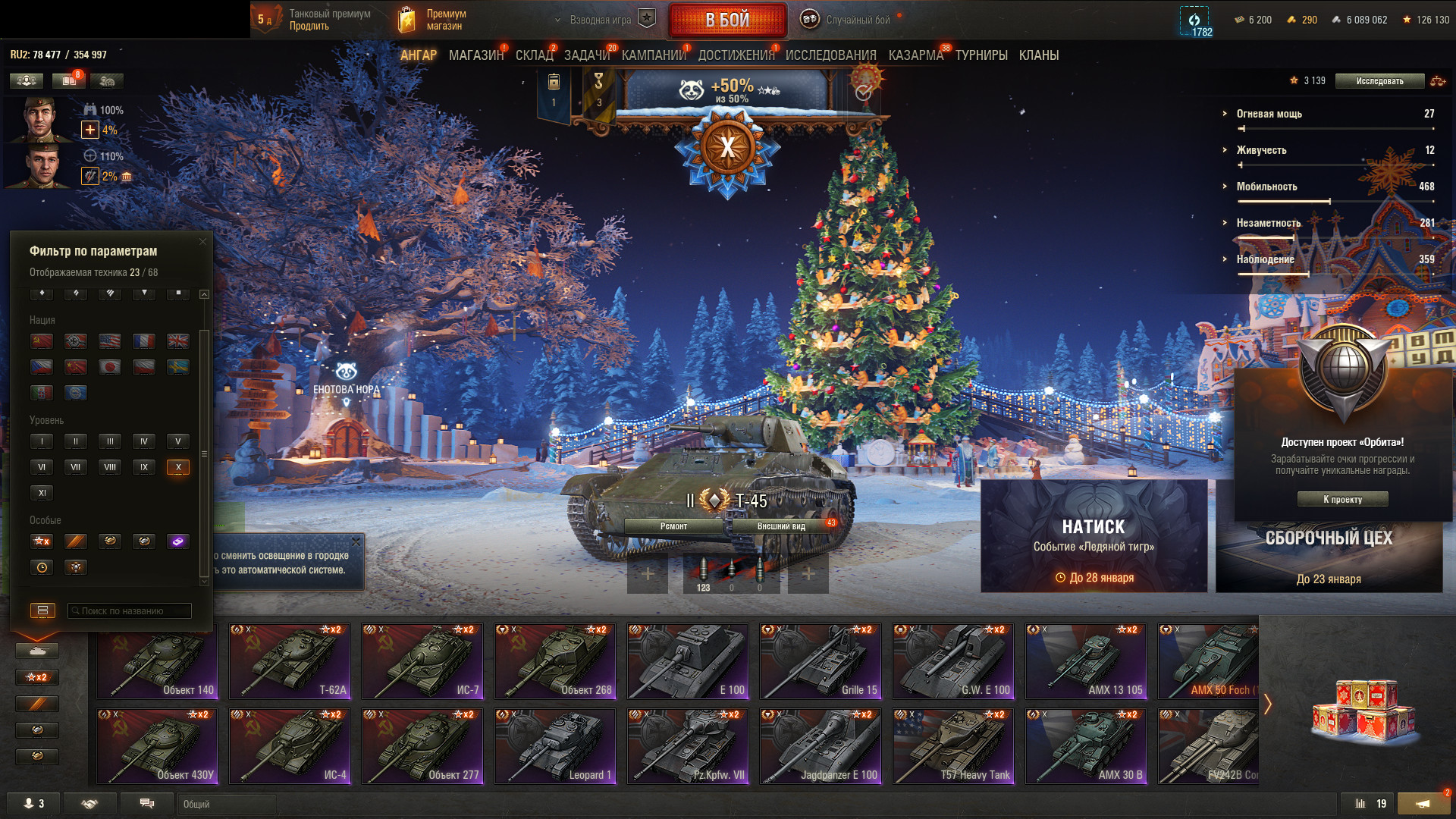This screenshot has height=819, width=1456.
Task: Go to the КЛАНЫ tab
Action: pos(1038,55)
